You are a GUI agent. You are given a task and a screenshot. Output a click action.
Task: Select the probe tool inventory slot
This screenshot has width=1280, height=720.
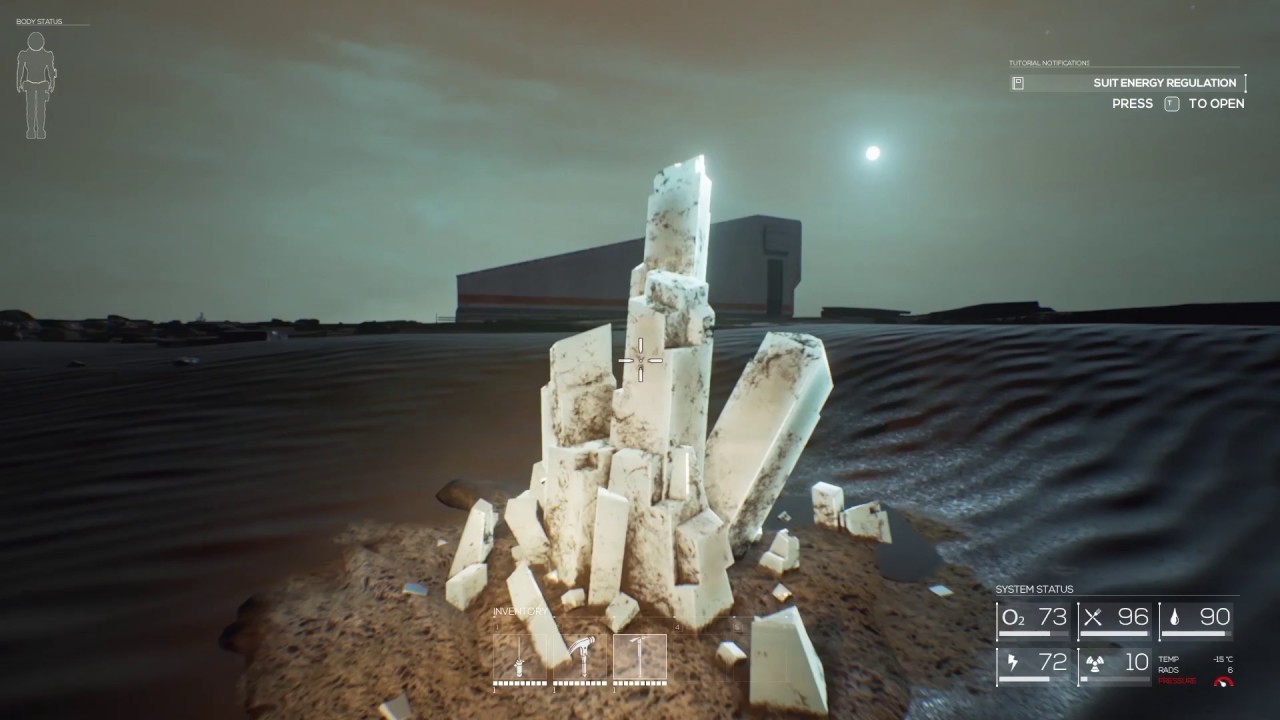click(x=520, y=658)
